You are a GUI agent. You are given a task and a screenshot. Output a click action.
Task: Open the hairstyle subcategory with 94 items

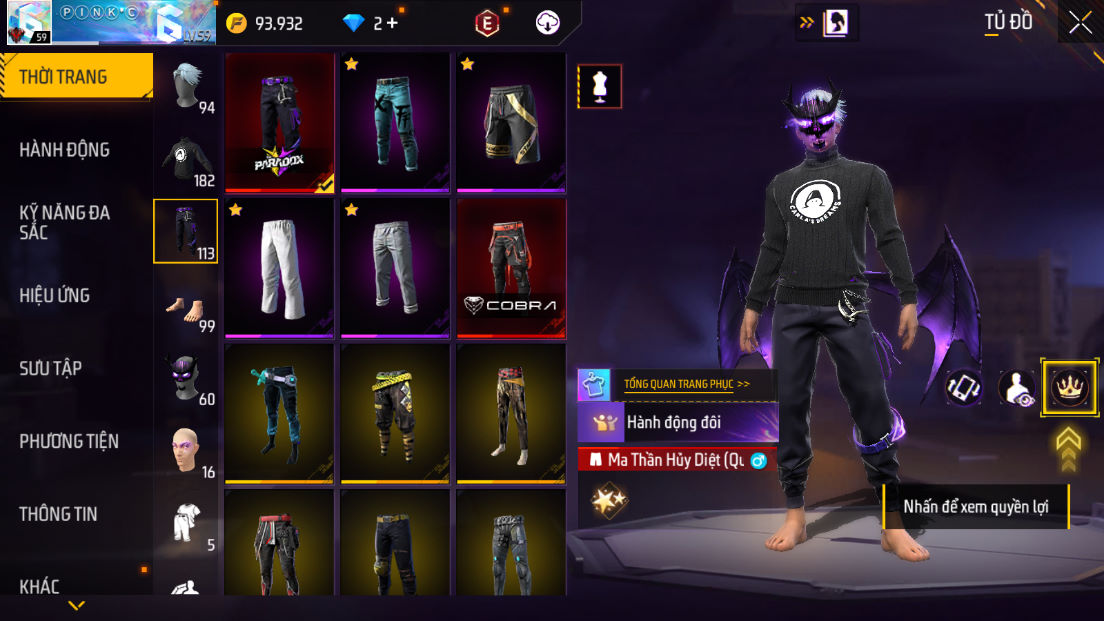pyautogui.click(x=186, y=88)
